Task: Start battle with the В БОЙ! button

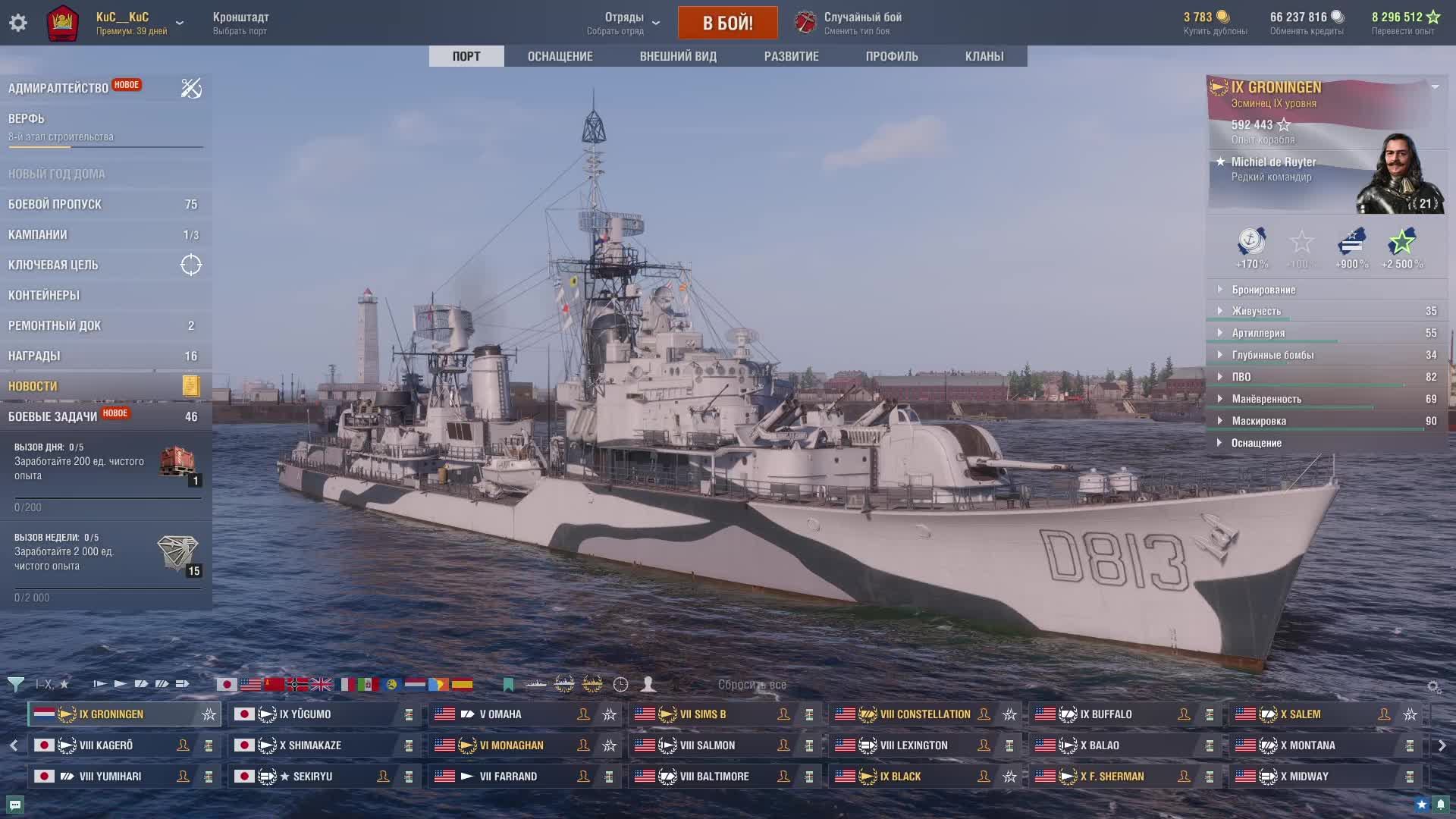Action: pos(727,23)
